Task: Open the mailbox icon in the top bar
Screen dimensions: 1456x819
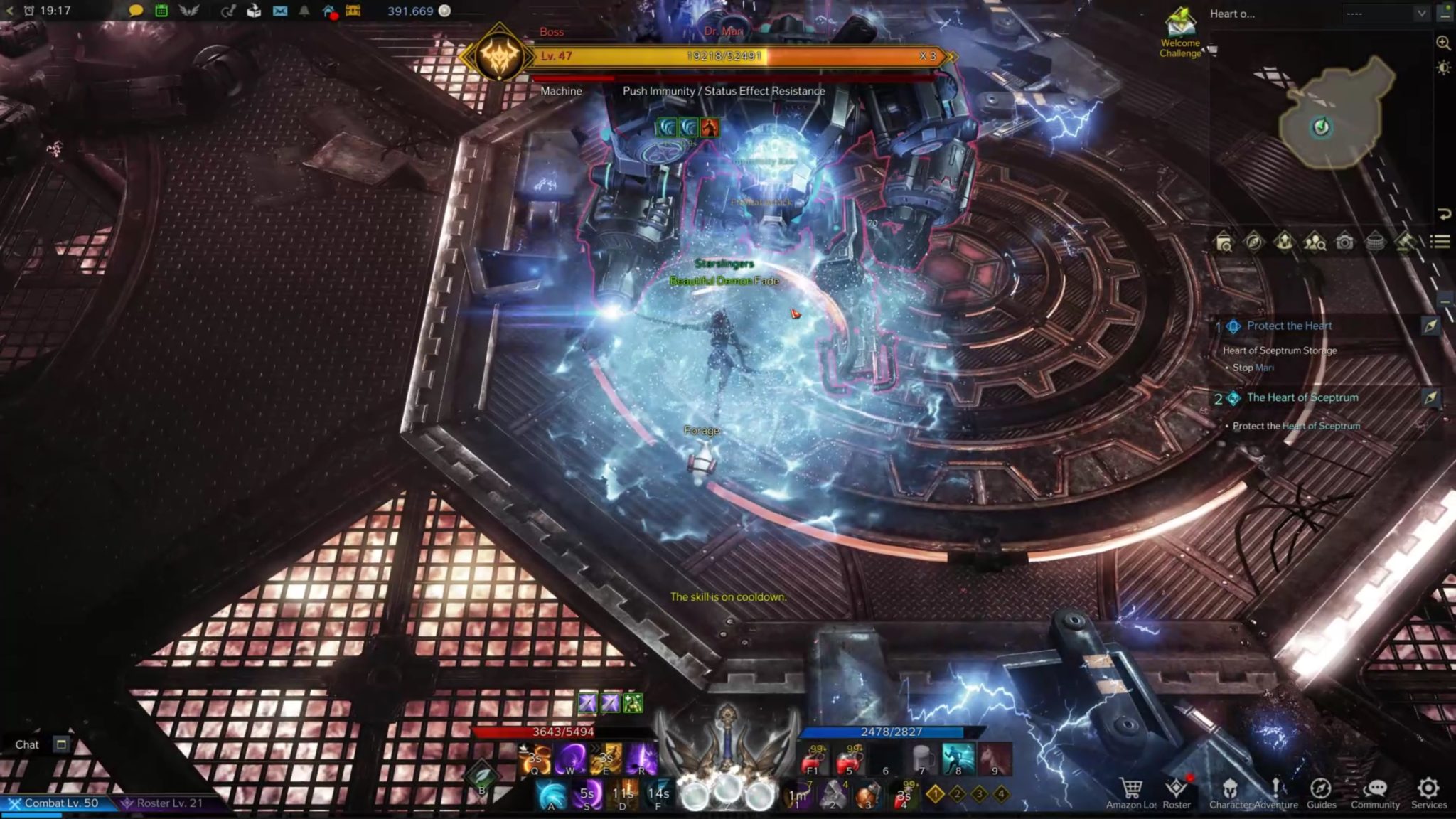Action: [x=280, y=11]
